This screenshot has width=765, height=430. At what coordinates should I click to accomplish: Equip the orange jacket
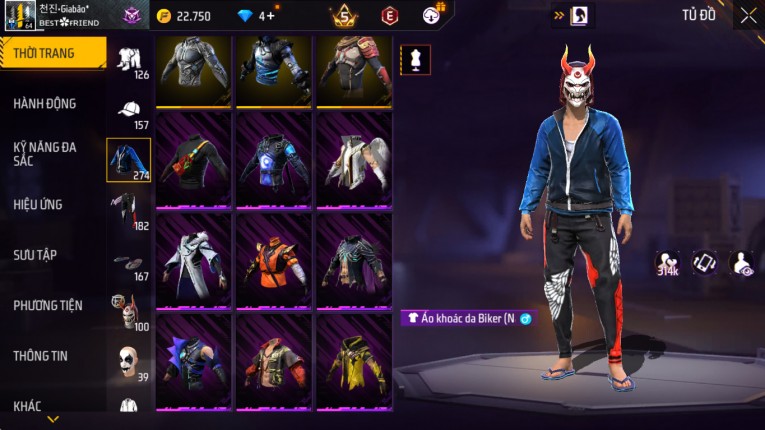tap(273, 260)
